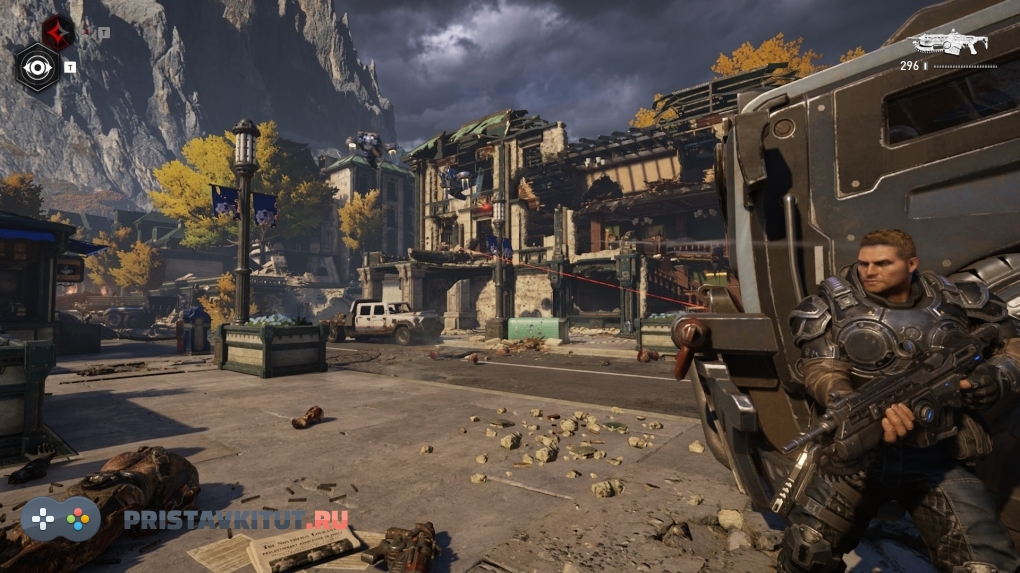Click the gamepad logo beside the watermark

[x=60, y=520]
